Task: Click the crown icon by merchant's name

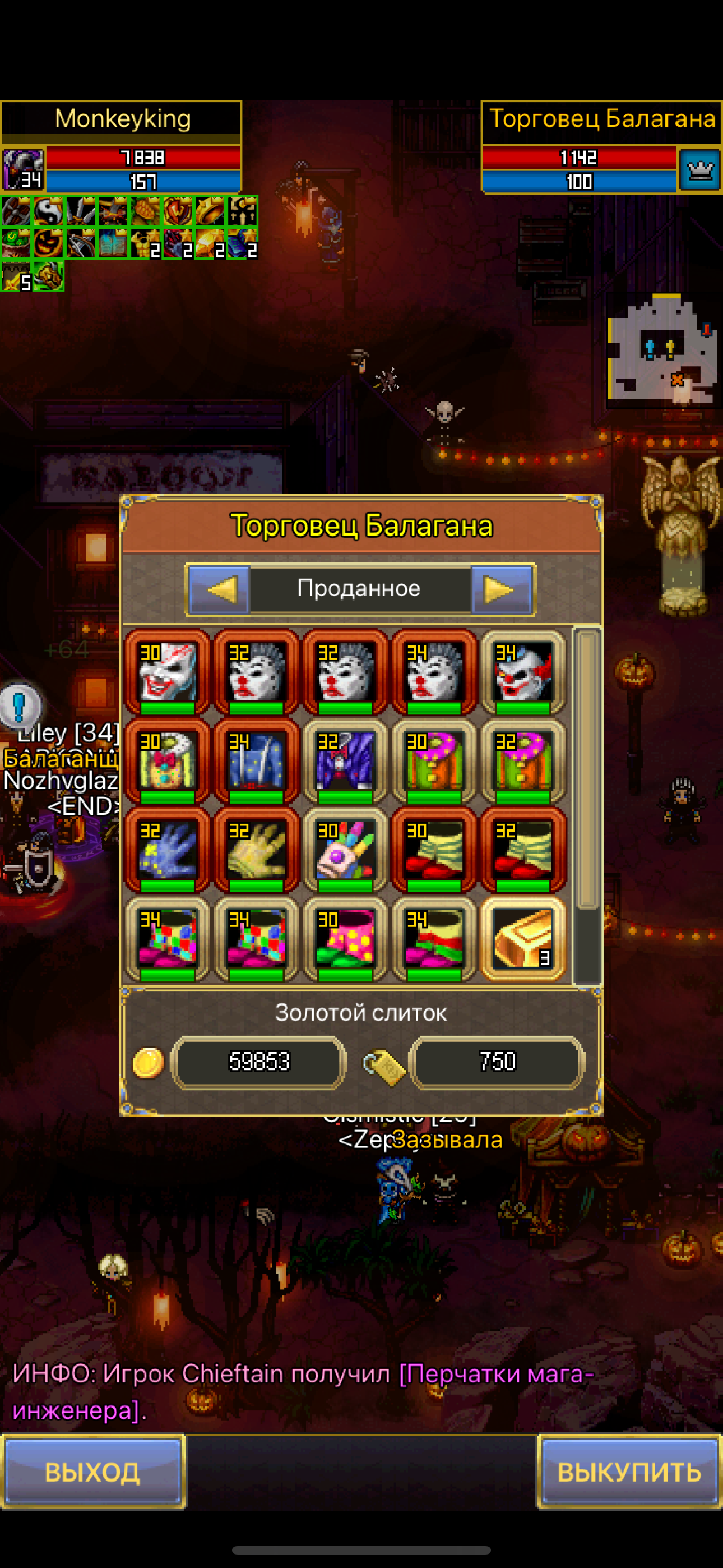Action: click(699, 170)
